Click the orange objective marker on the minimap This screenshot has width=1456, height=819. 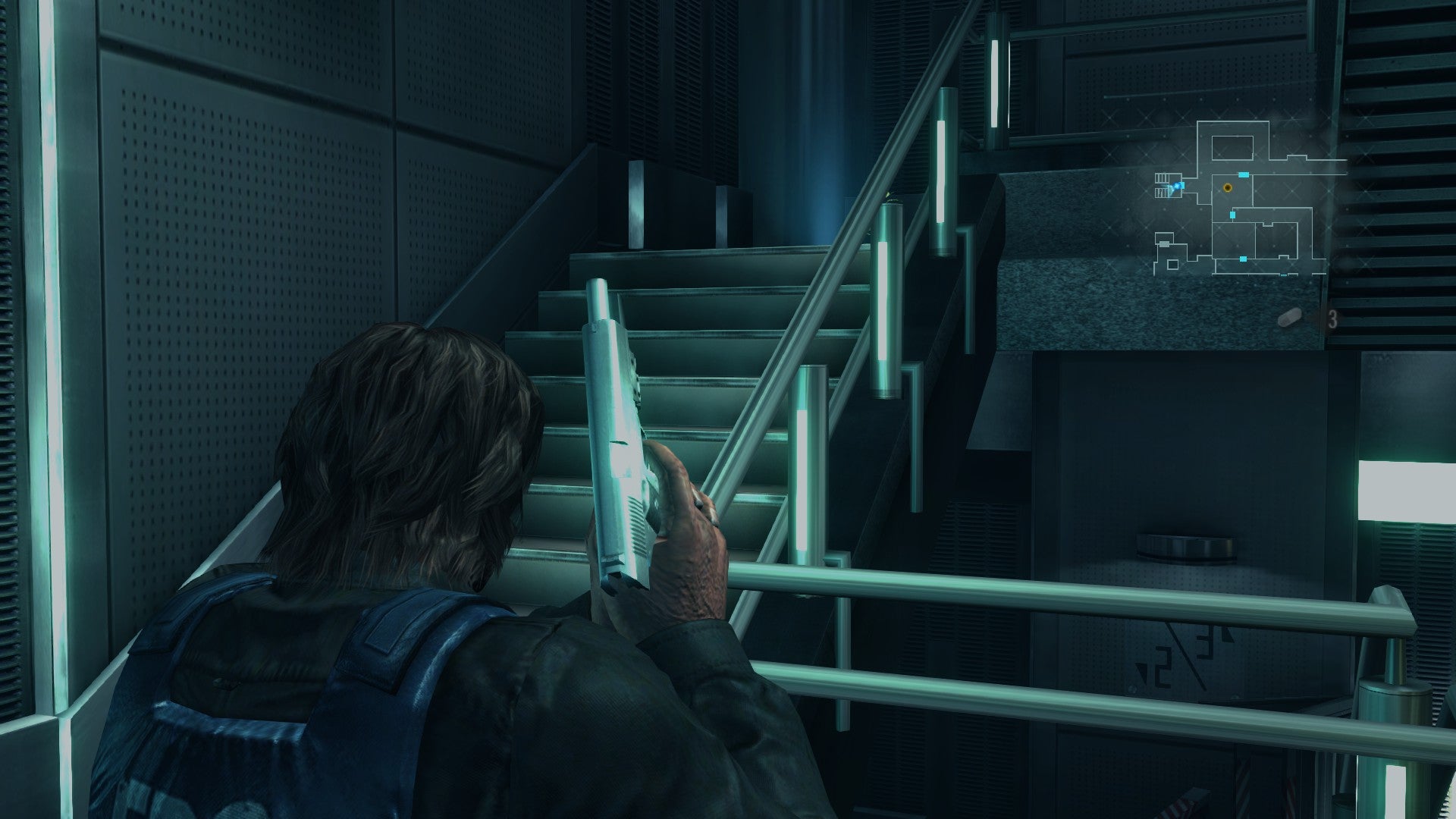[x=1227, y=188]
